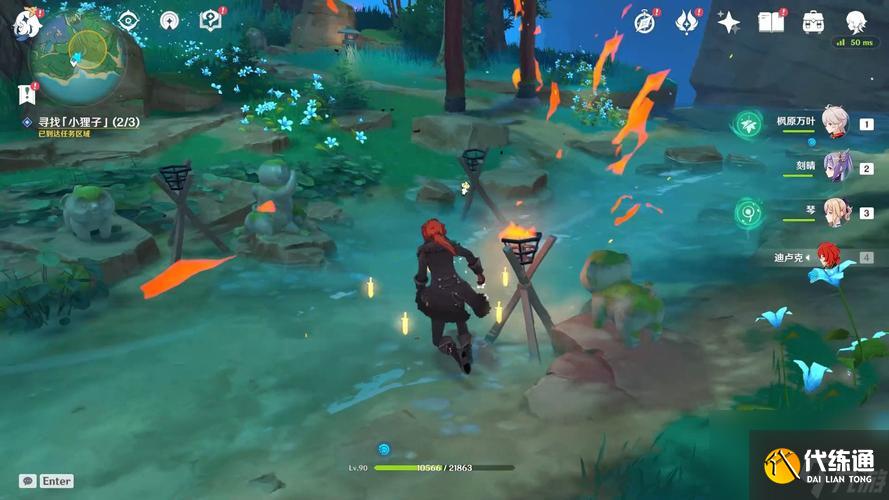This screenshot has width=889, height=500.
Task: Open the chat box with speech bubble
Action: point(28,481)
